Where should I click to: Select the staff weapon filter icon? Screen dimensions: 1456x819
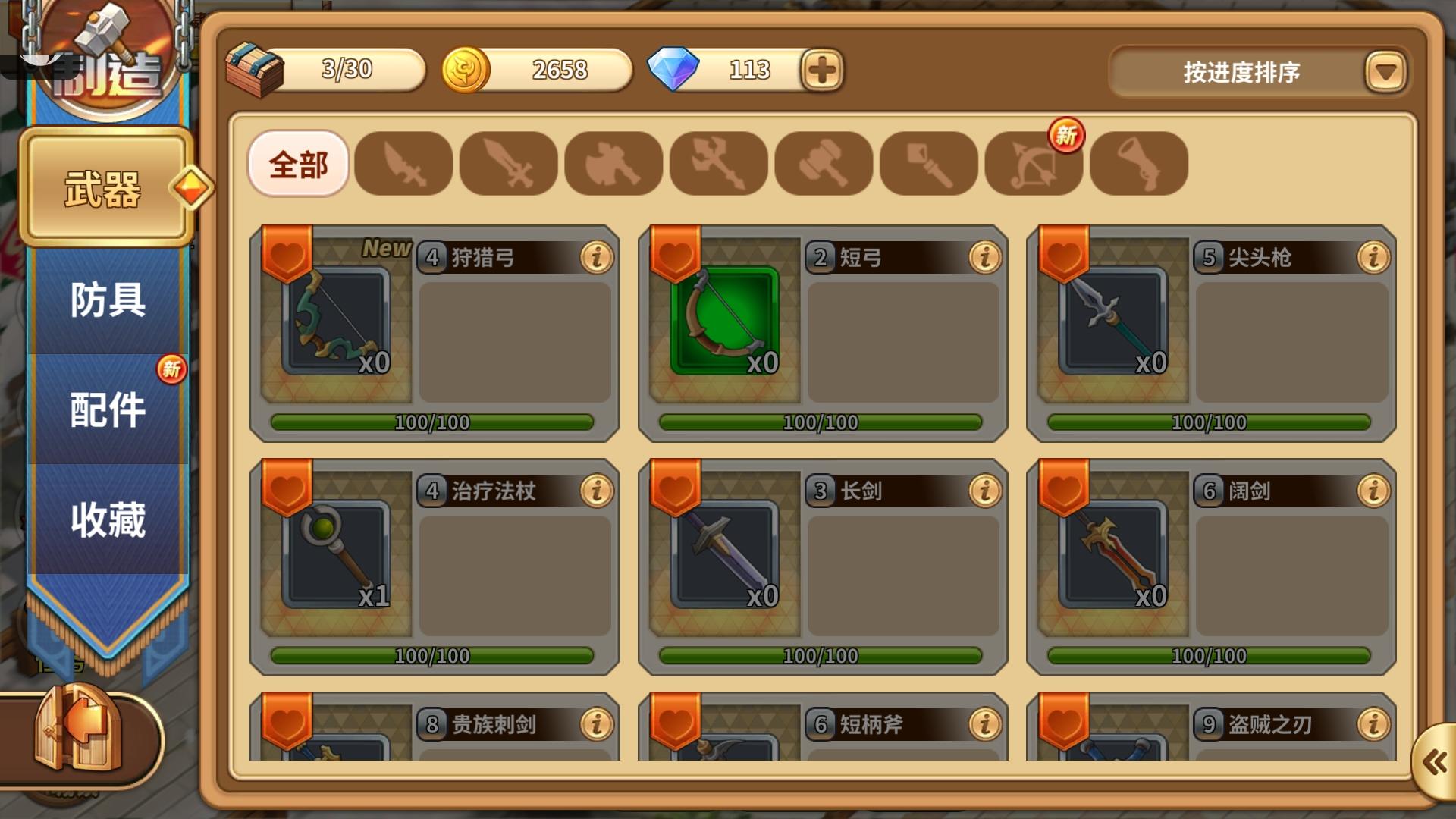click(x=928, y=165)
